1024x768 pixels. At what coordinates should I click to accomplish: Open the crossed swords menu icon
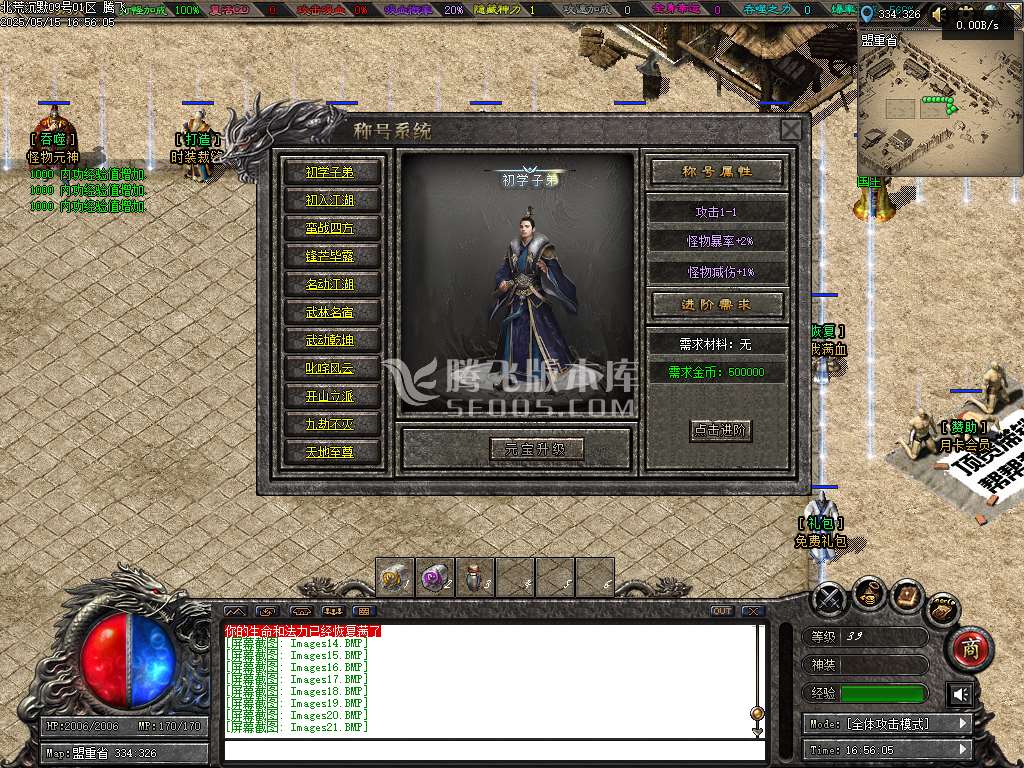(830, 599)
